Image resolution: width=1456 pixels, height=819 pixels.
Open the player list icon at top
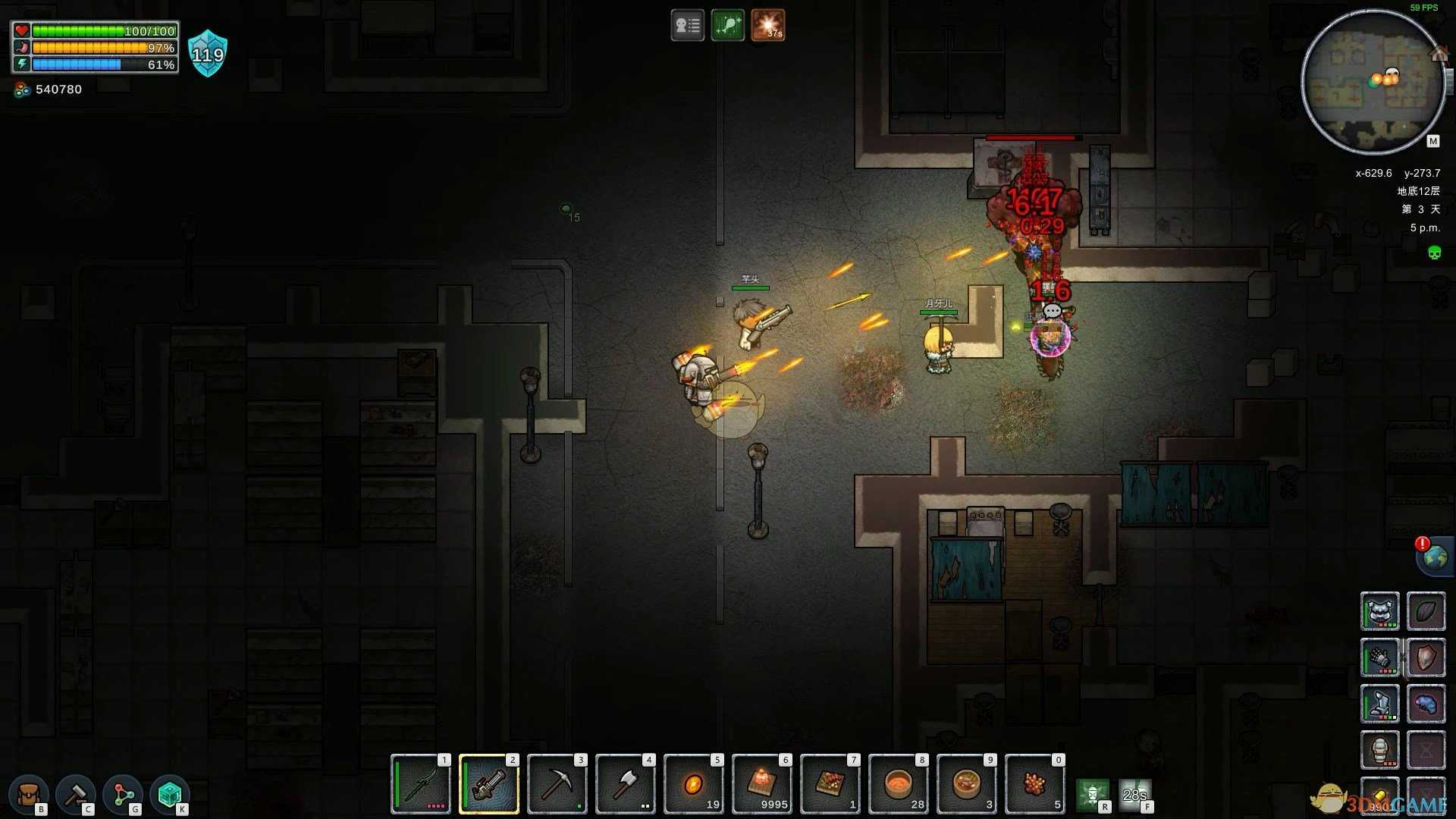coord(687,26)
